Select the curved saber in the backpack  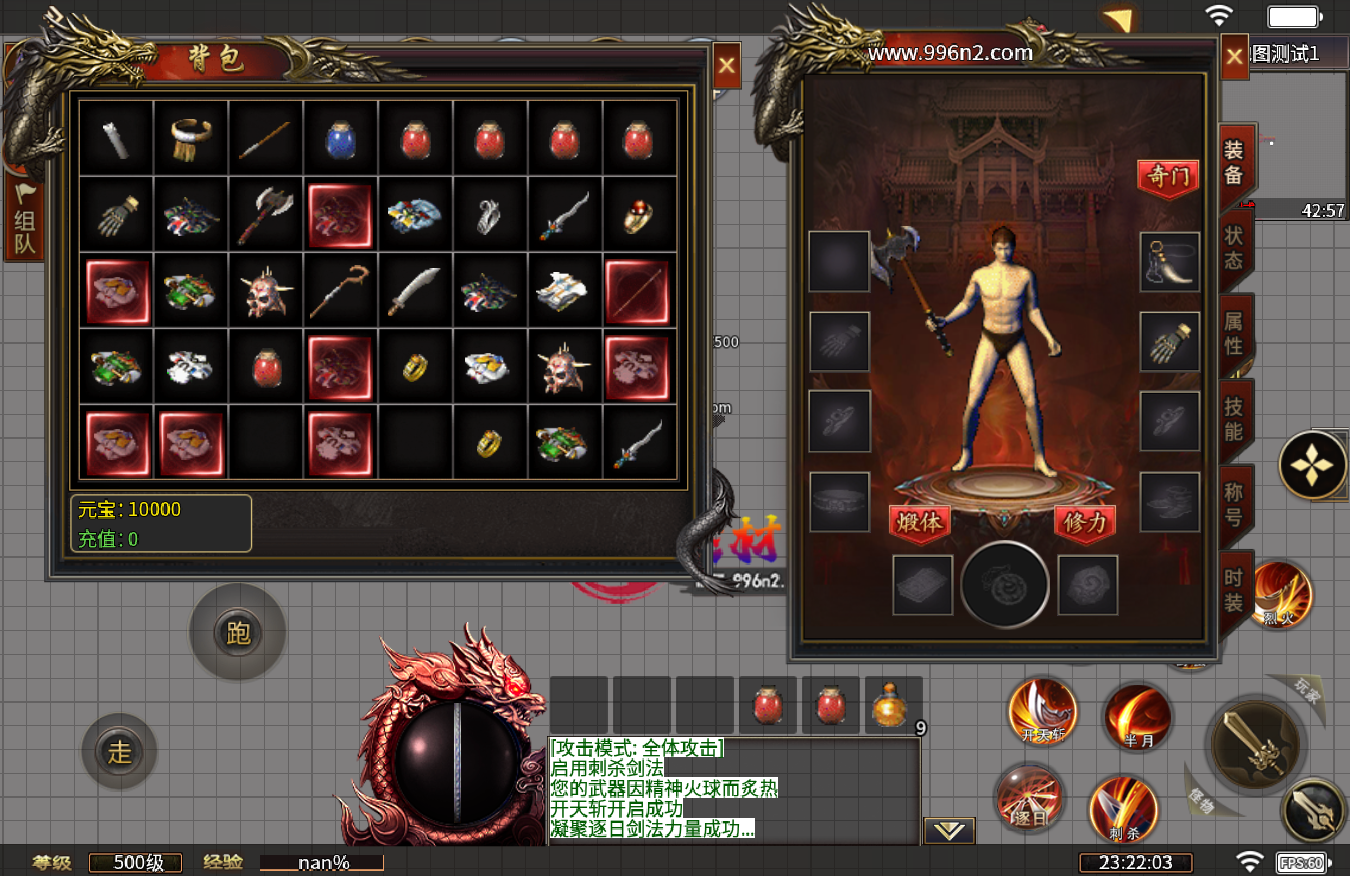(x=416, y=290)
